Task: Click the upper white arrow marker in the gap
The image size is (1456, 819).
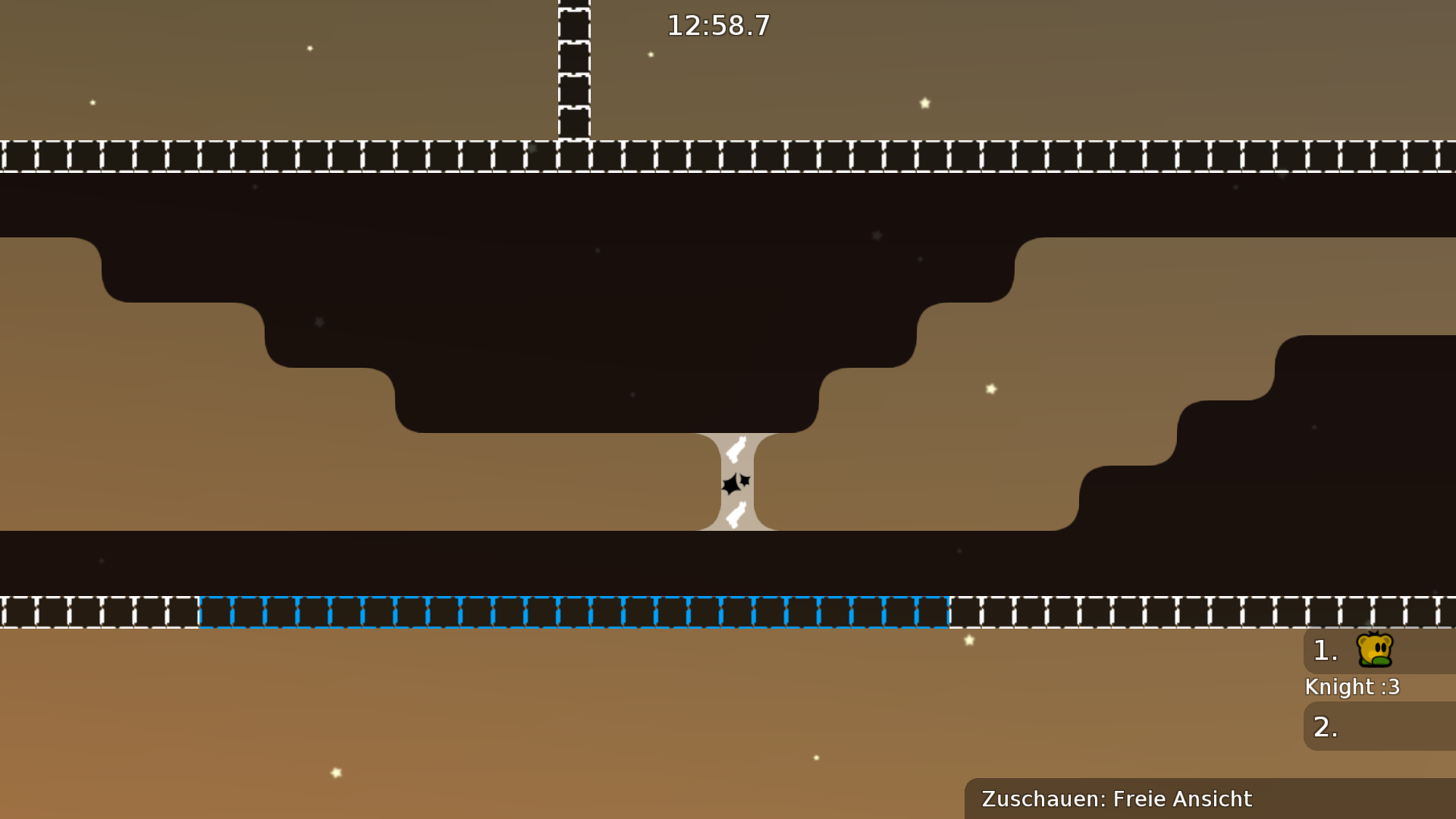Action: (x=734, y=449)
